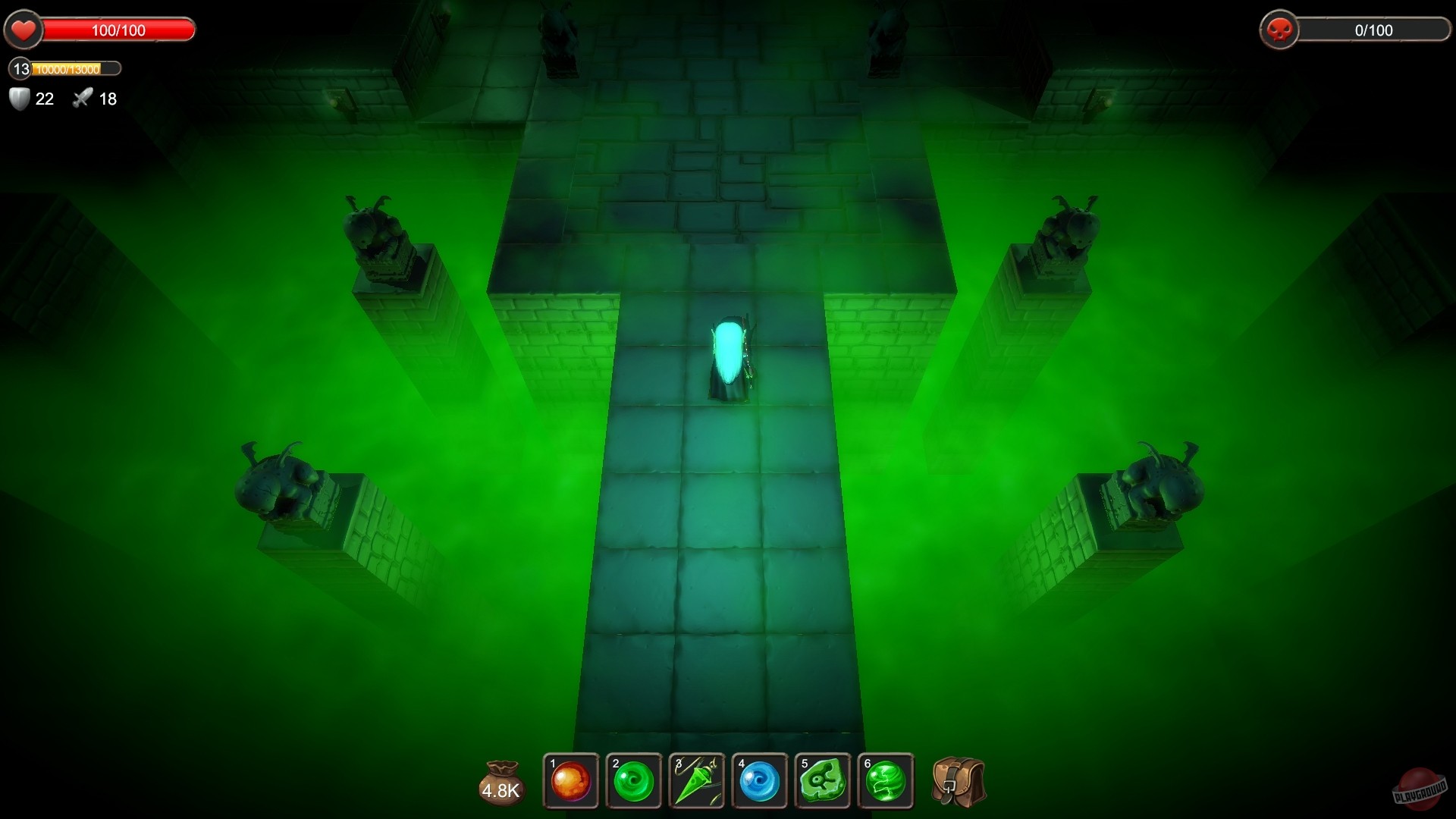1456x819 pixels.
Task: Select skill slot 1 orange orb
Action: pos(570,782)
